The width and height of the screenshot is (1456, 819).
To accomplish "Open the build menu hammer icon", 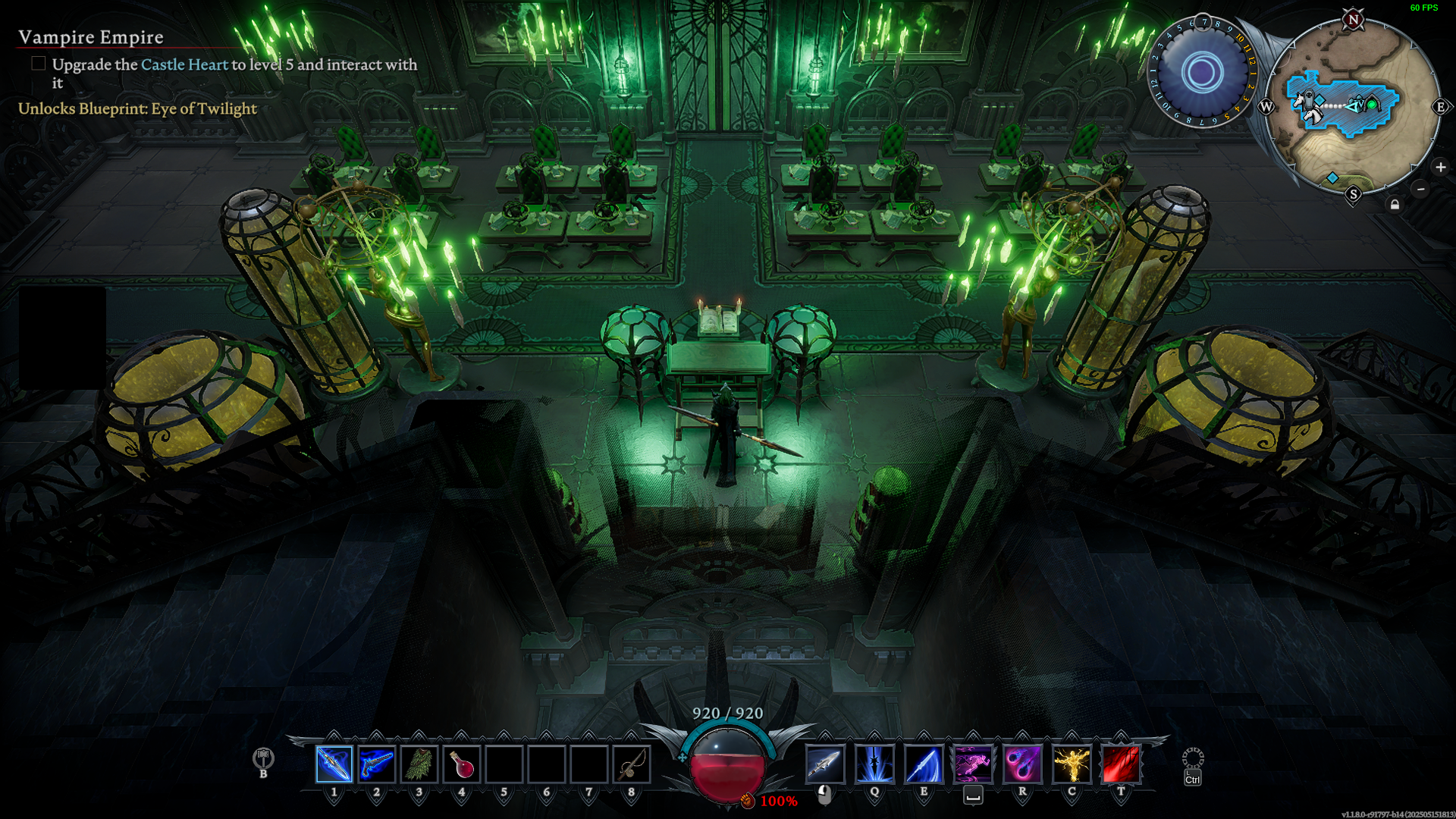I will tap(263, 758).
